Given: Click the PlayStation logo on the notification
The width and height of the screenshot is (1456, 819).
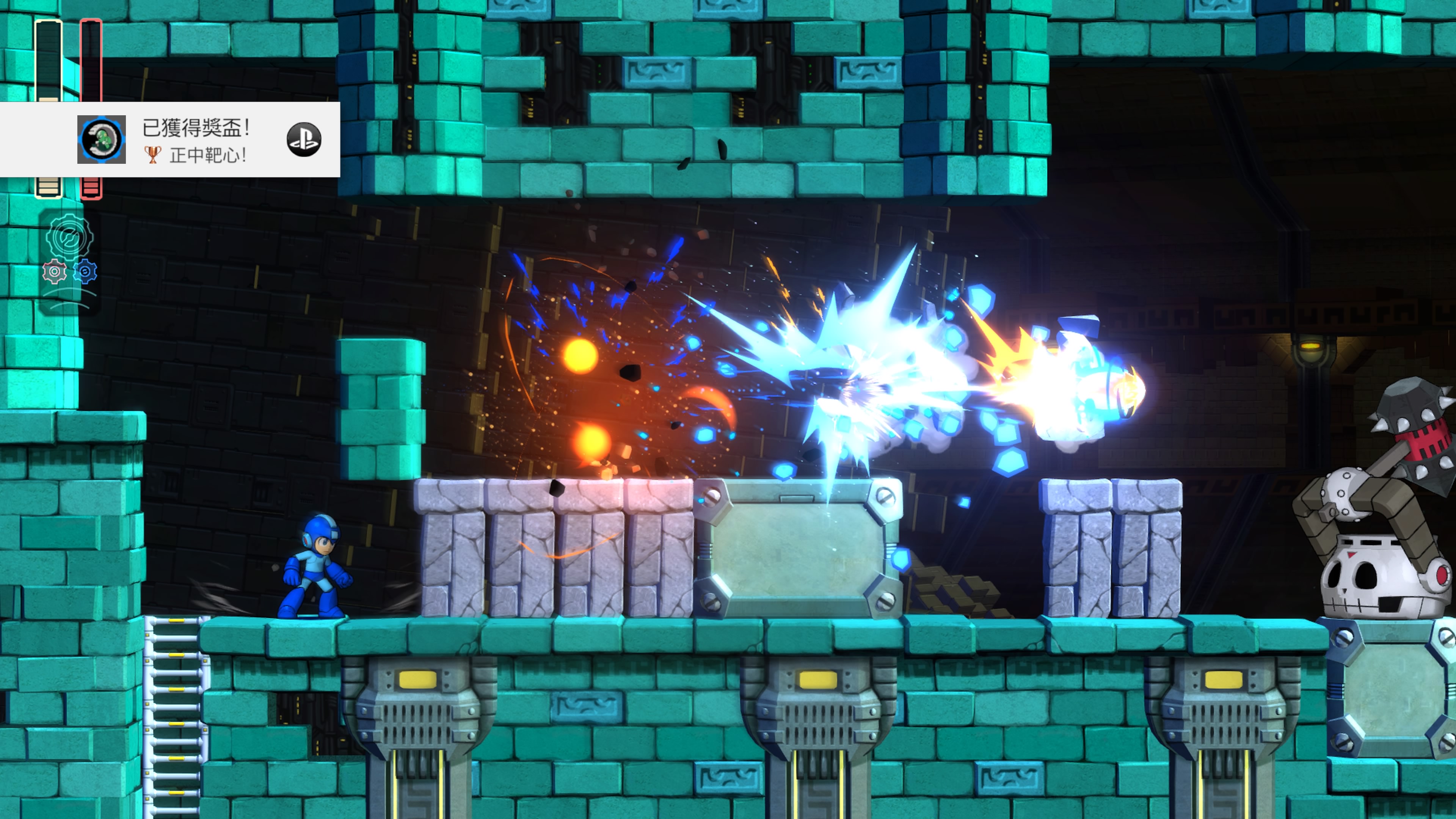Looking at the screenshot, I should [304, 140].
